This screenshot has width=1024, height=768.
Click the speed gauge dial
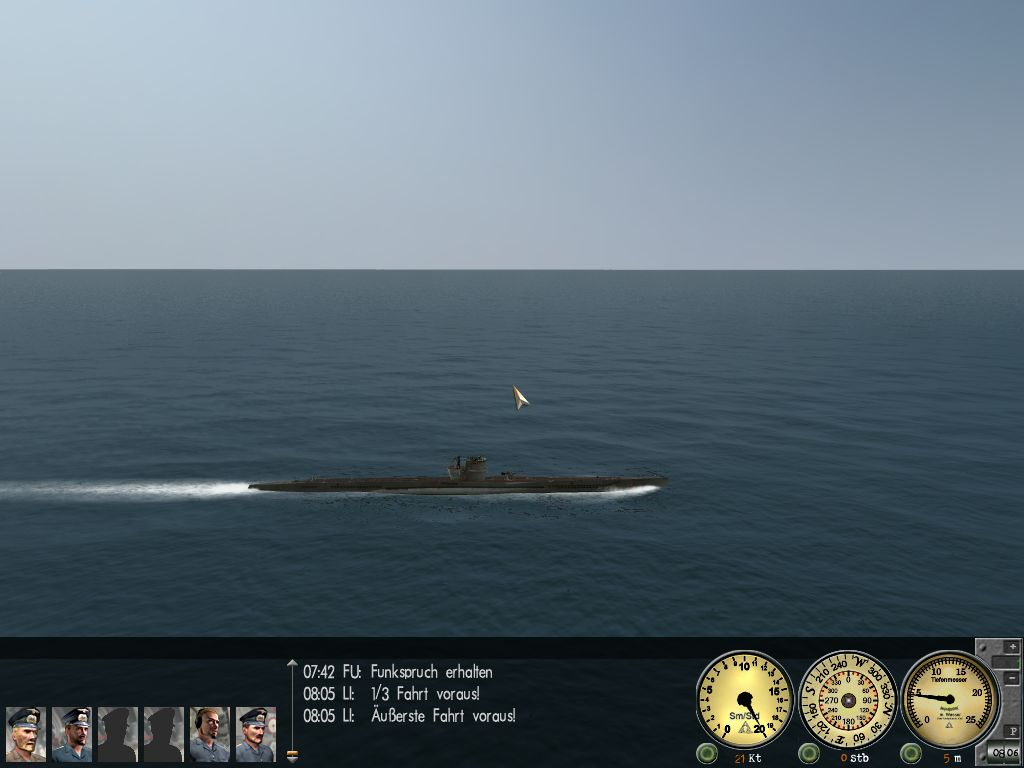744,700
